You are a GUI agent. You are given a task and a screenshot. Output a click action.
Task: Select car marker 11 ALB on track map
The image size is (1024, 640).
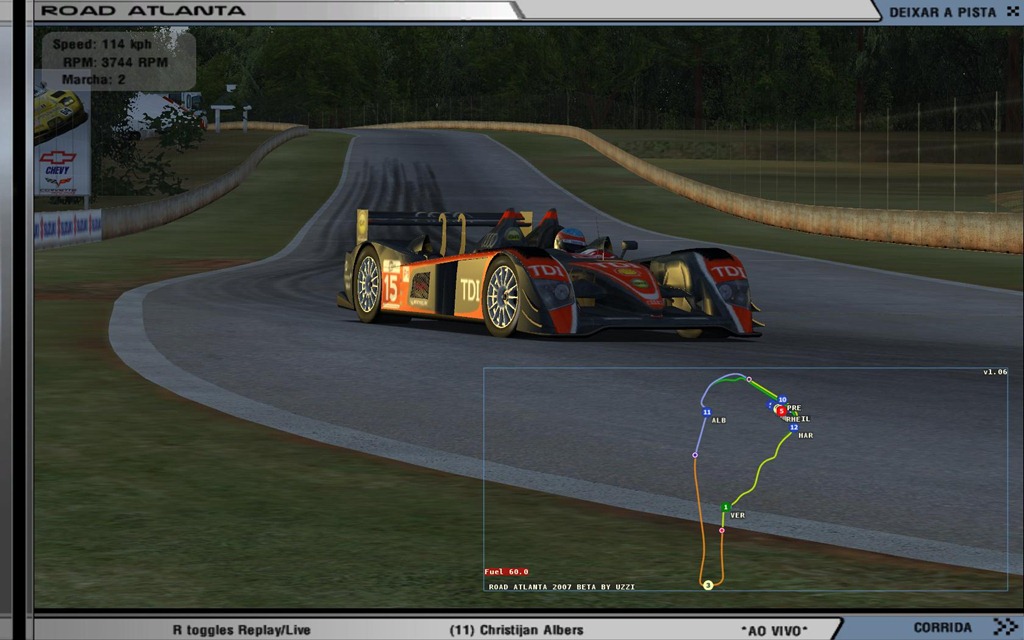click(706, 412)
